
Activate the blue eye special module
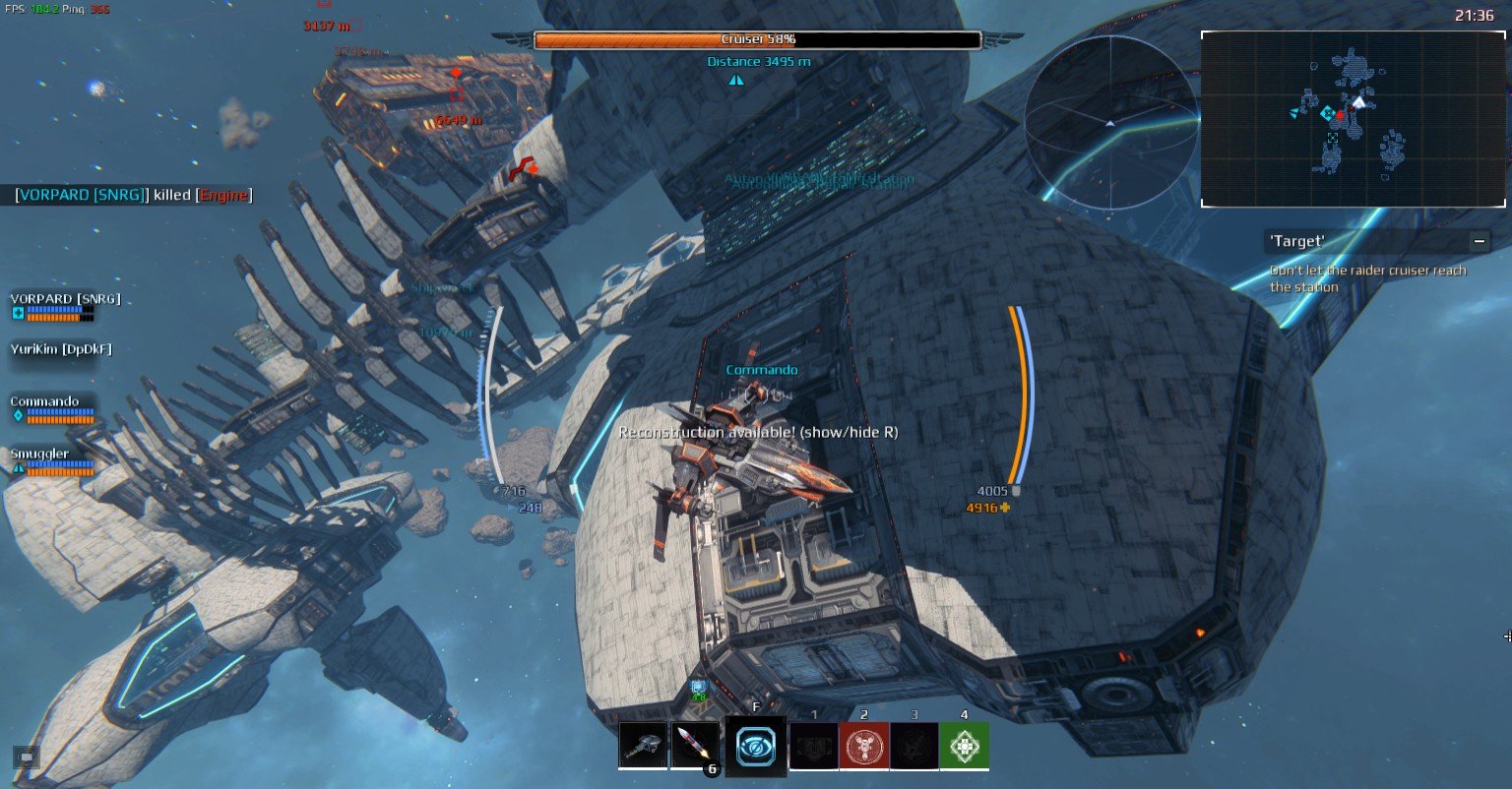755,747
